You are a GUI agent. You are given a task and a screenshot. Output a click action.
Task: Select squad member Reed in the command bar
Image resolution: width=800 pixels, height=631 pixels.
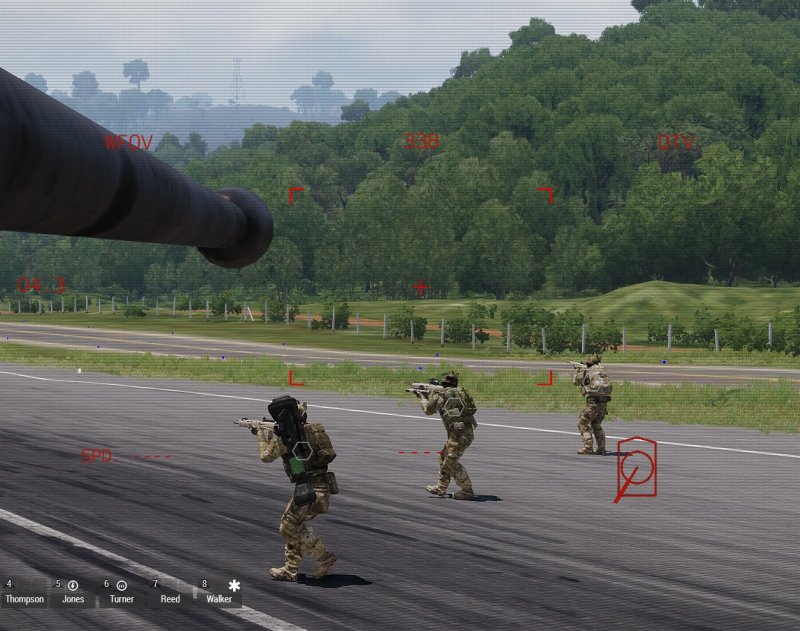coord(170,593)
